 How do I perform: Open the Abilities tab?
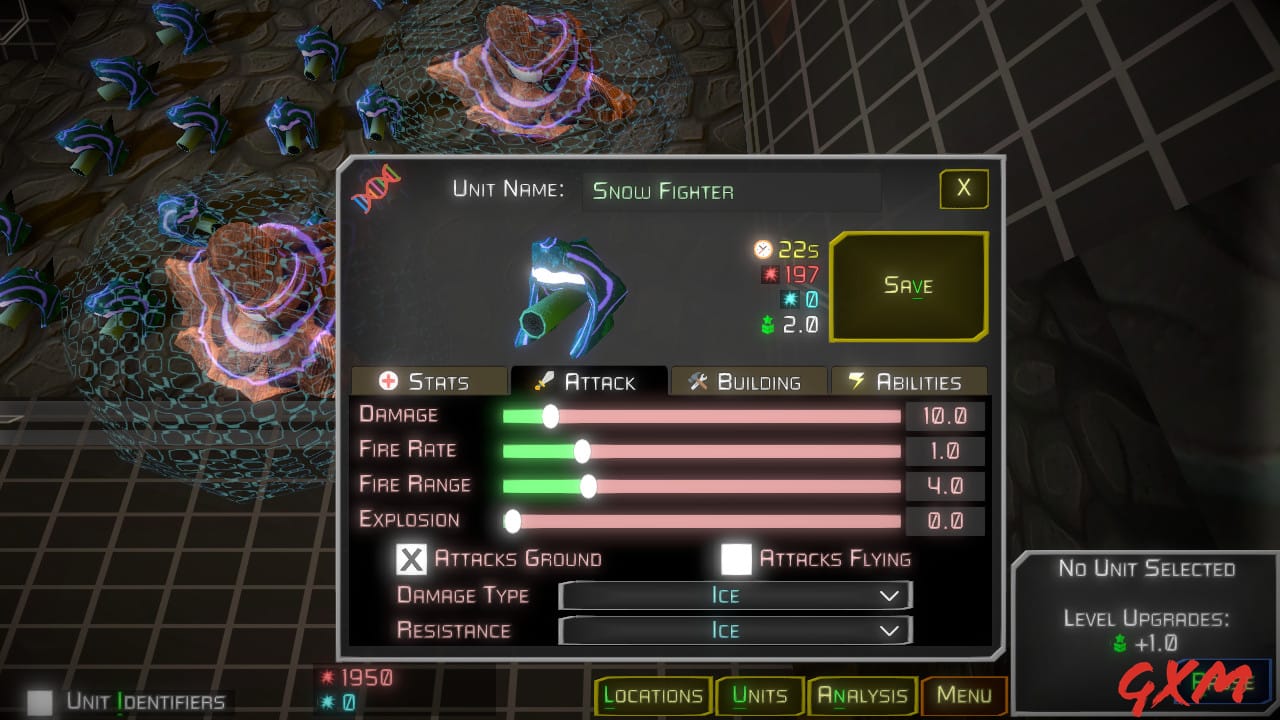coord(910,380)
